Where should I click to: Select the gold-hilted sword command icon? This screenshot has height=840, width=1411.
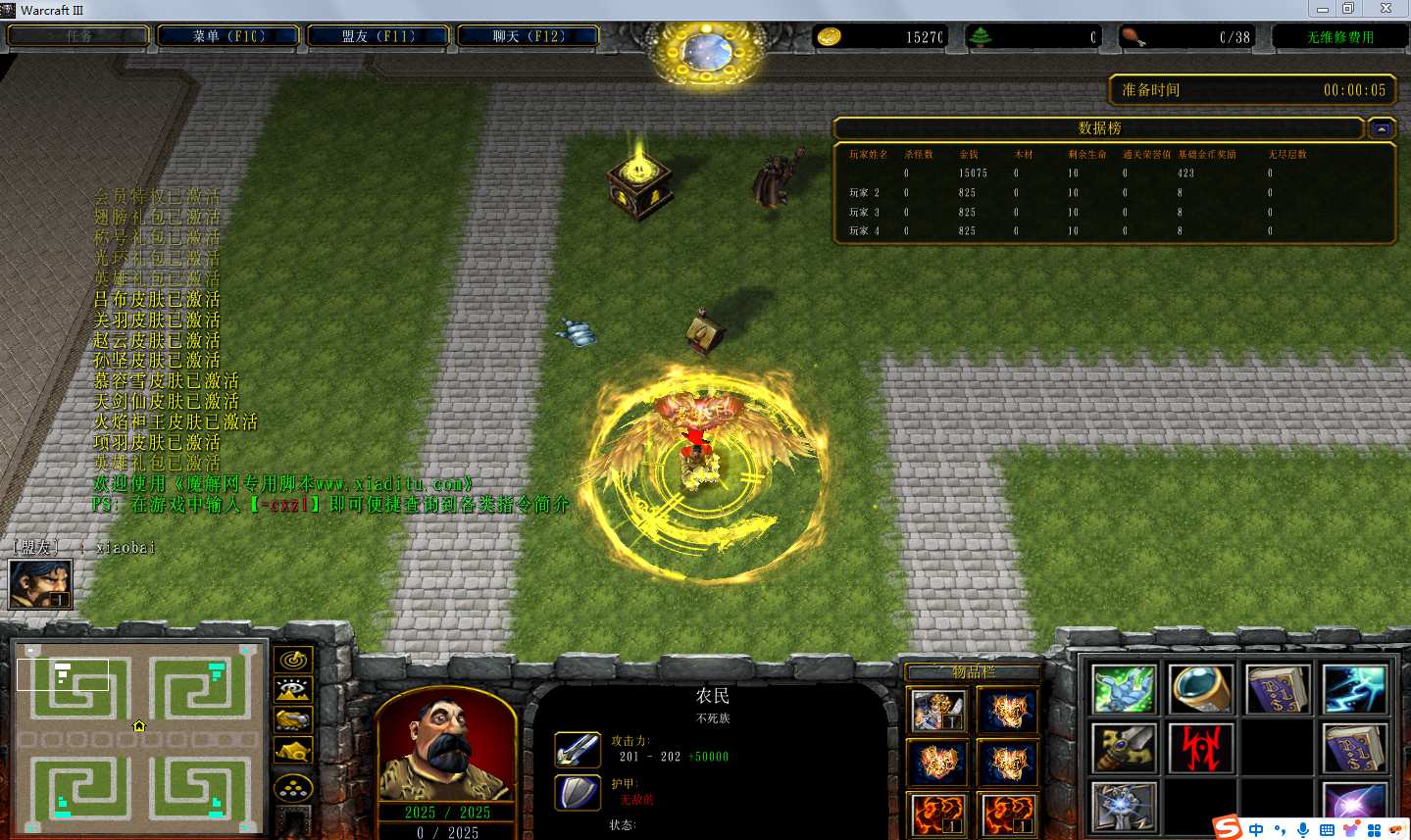pyautogui.click(x=1124, y=749)
